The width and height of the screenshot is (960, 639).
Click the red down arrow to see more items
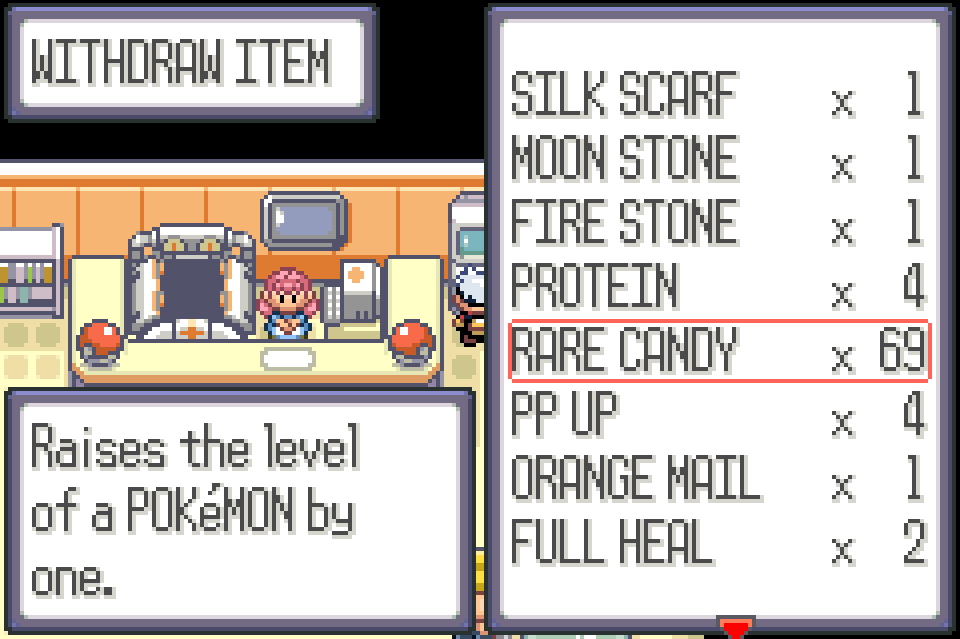(736, 629)
